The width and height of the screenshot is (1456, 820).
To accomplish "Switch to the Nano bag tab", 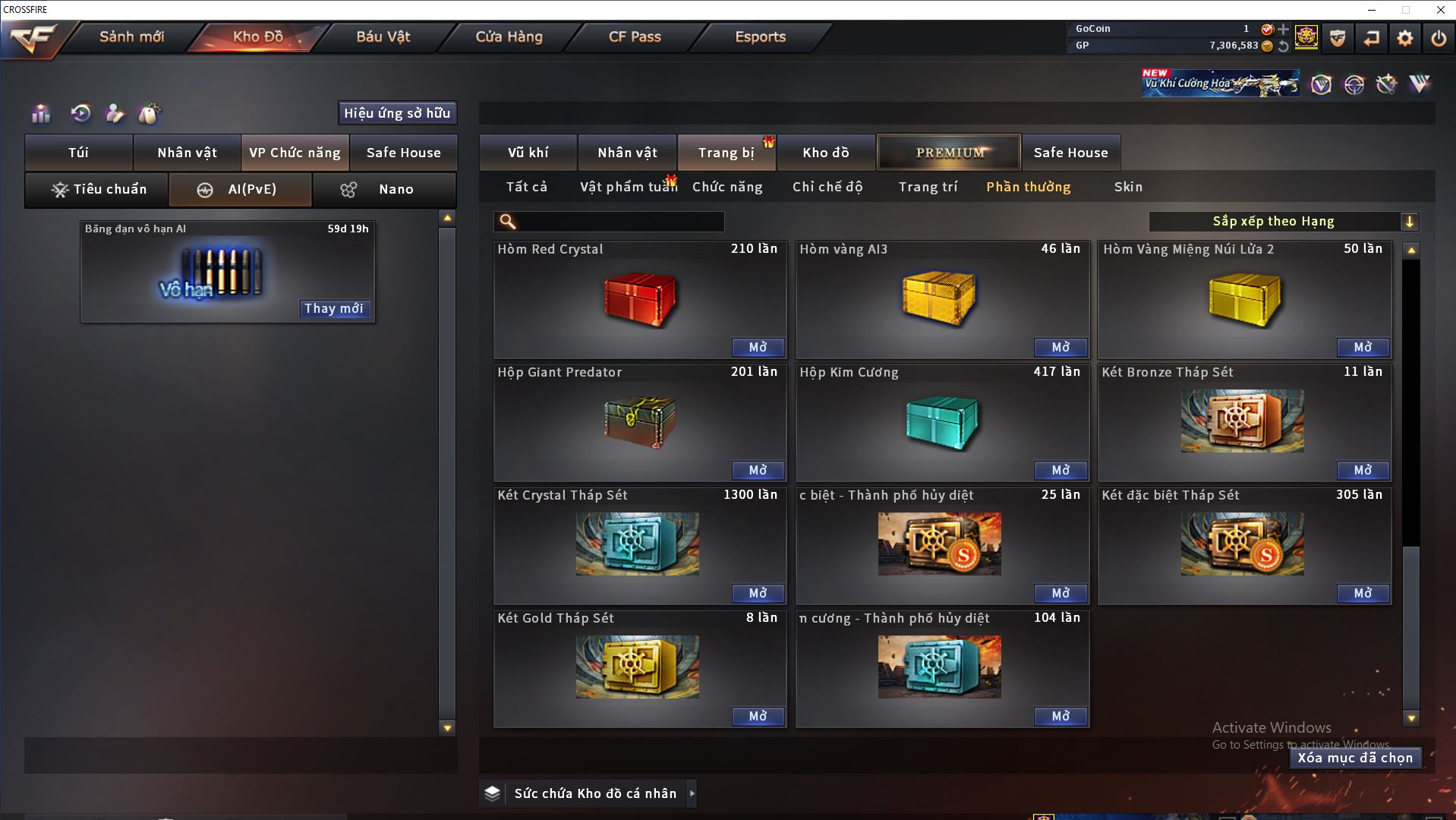I will [385, 190].
